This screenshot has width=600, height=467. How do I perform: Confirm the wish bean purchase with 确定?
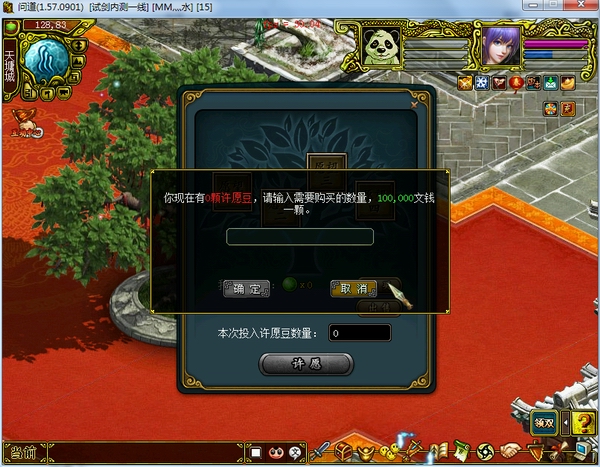pyautogui.click(x=245, y=288)
